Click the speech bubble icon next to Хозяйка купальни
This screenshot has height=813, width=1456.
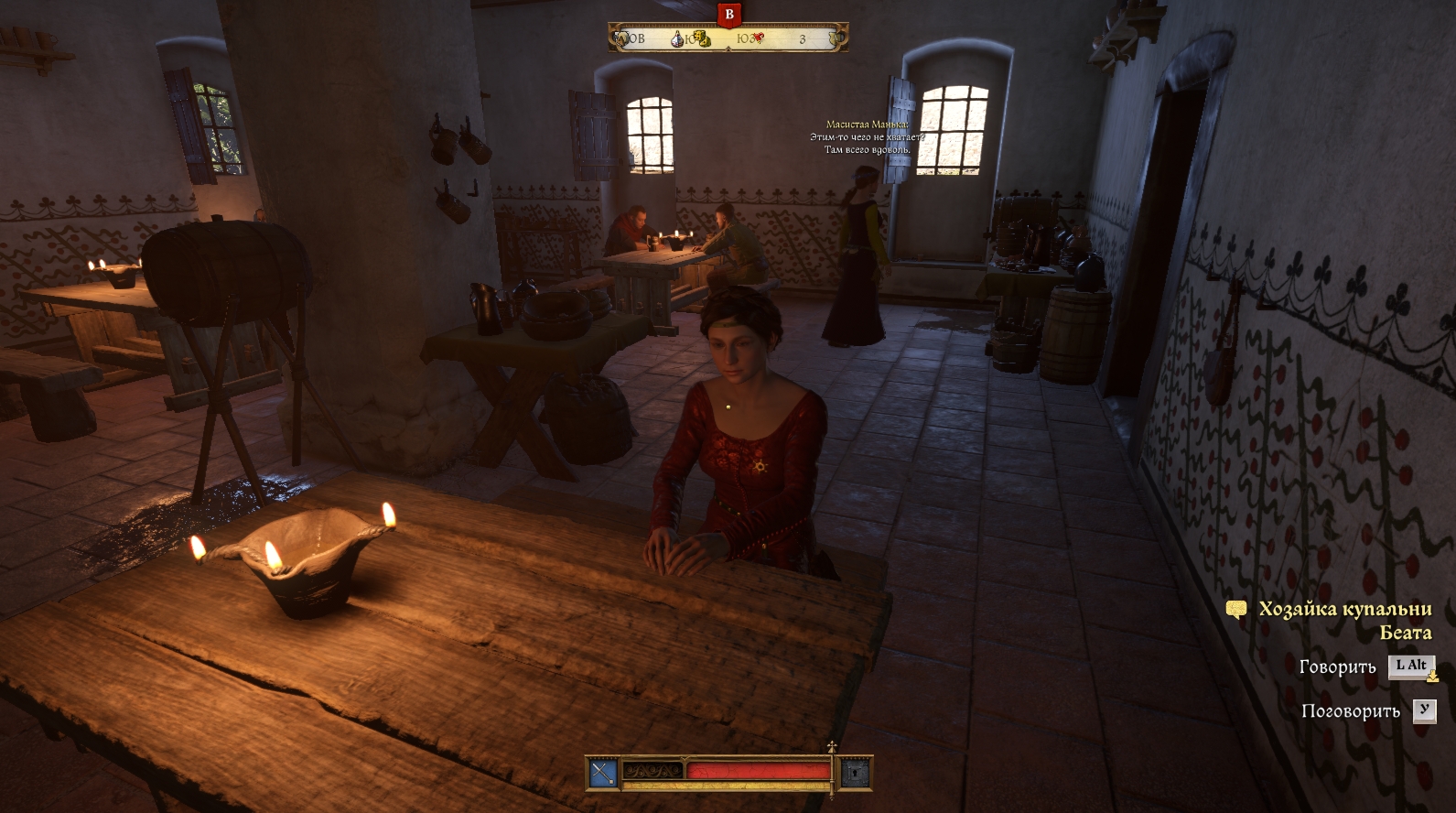[x=1236, y=610]
